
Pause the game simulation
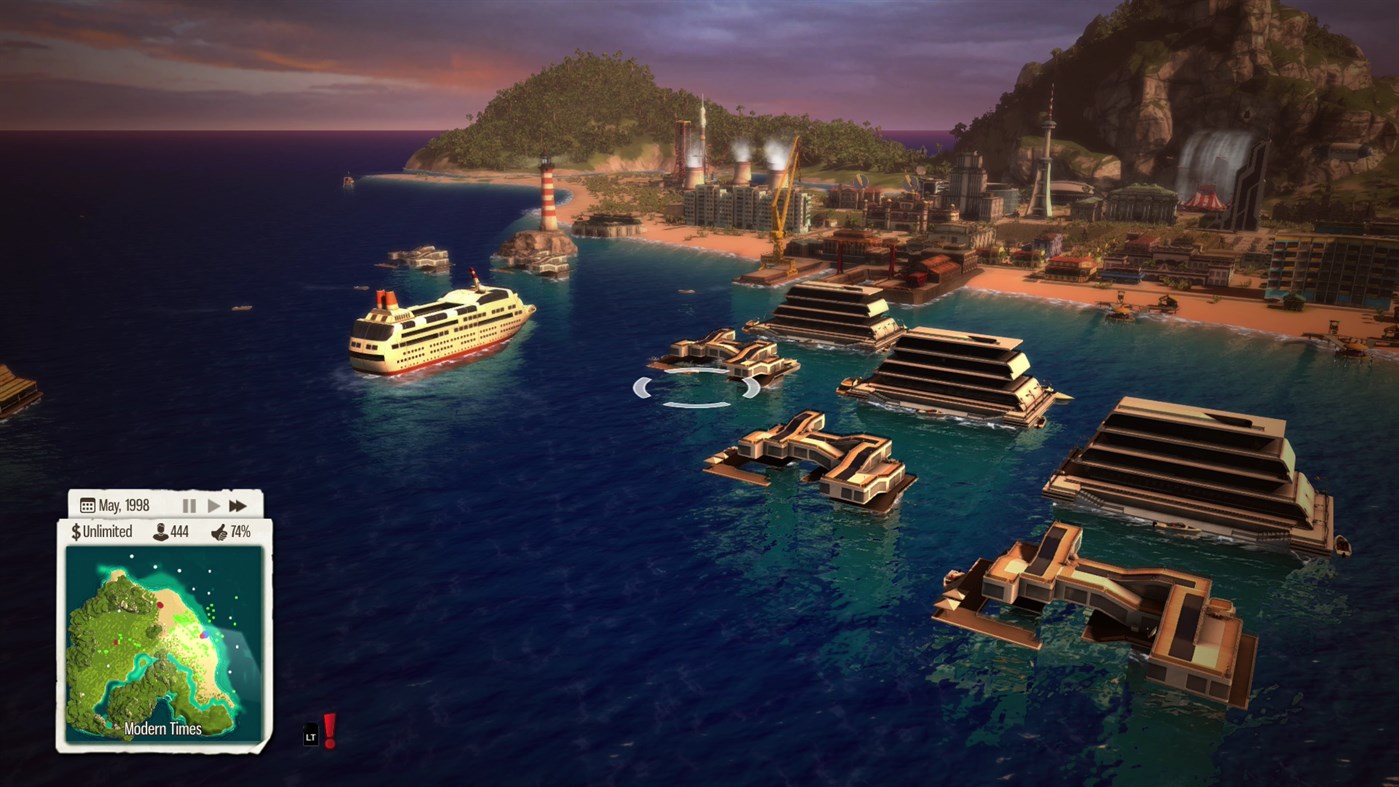pos(189,505)
